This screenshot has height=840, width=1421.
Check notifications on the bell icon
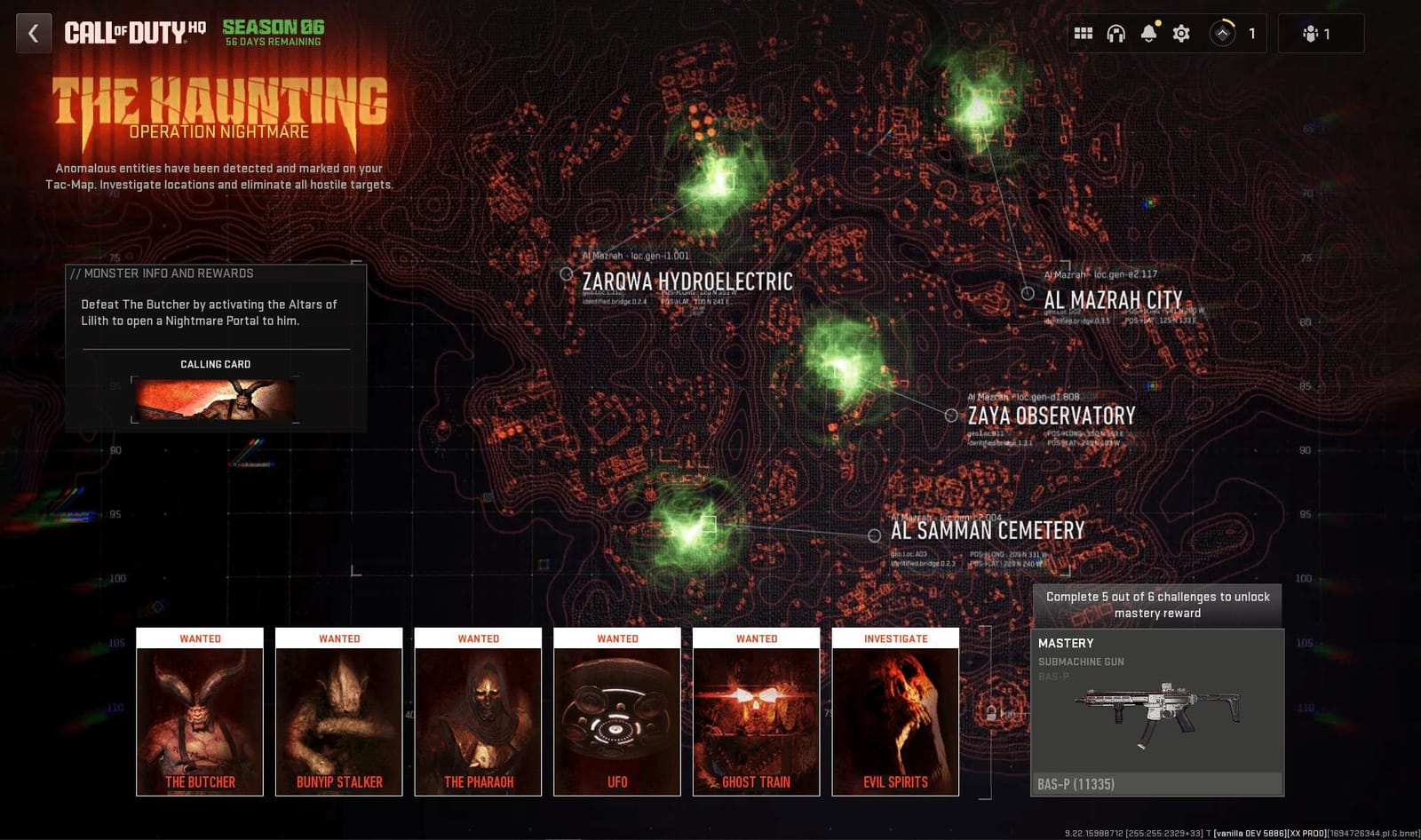click(x=1150, y=34)
